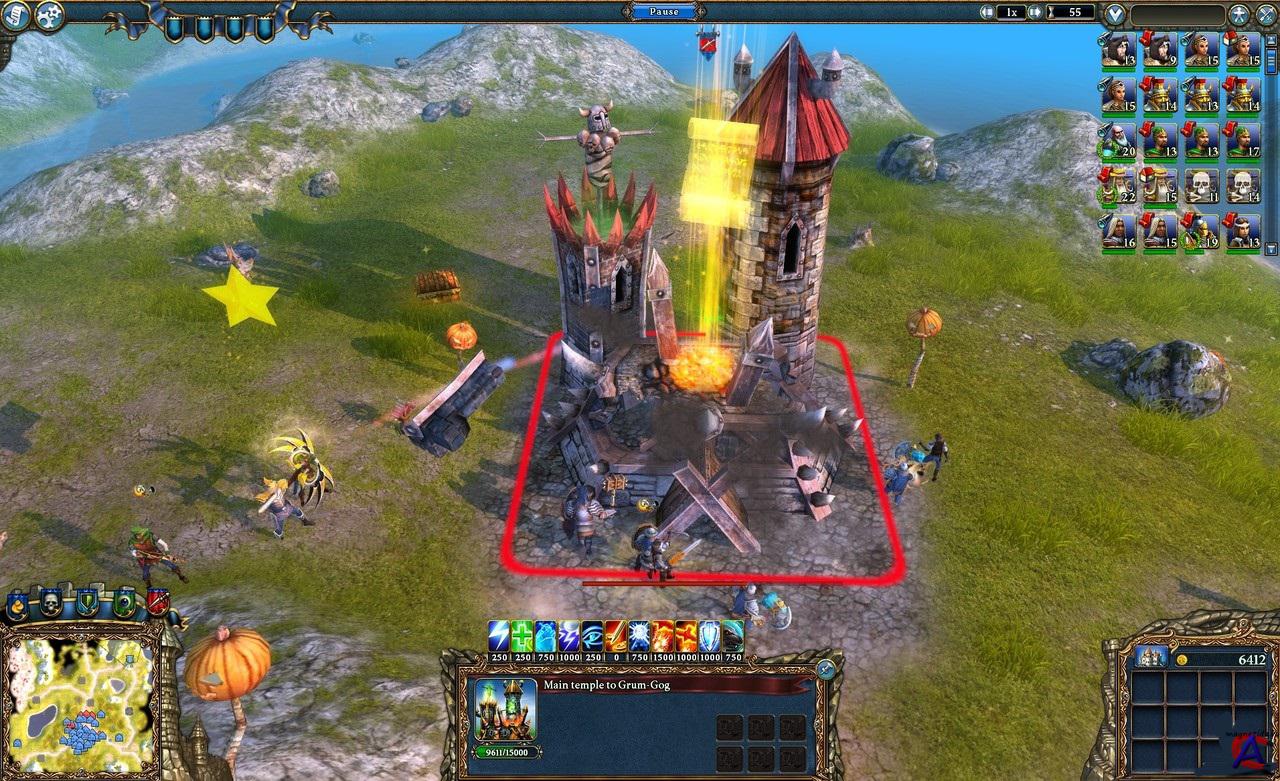Cast the blue shield protection spell
Image resolution: width=1280 pixels, height=781 pixels.
click(709, 635)
